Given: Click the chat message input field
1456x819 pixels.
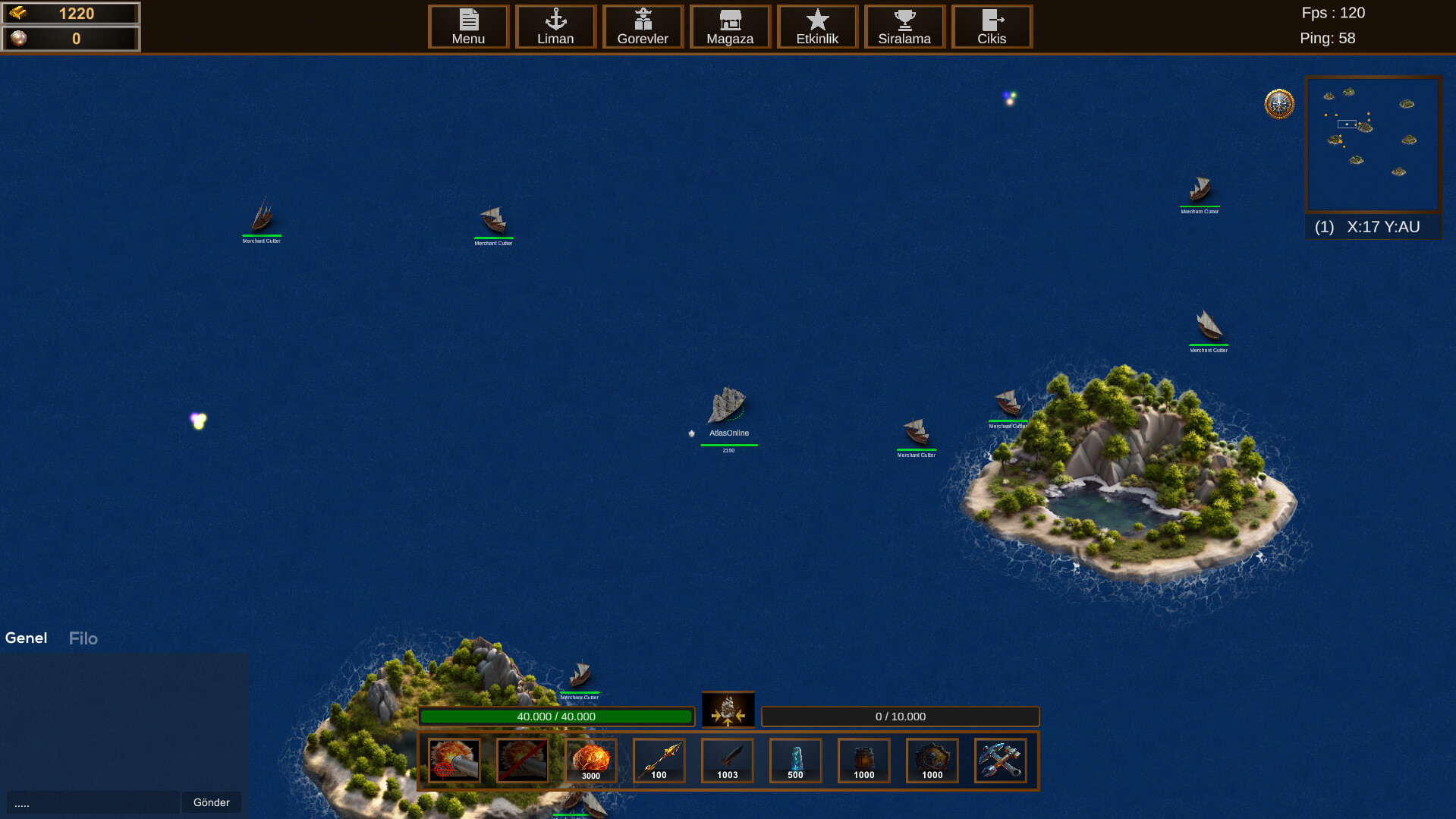Looking at the screenshot, I should point(91,802).
